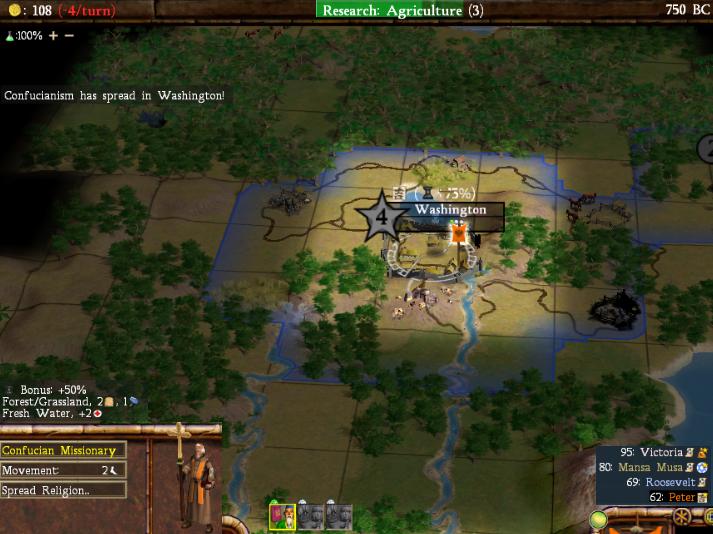Open the Research: Agriculture bar
The width and height of the screenshot is (713, 534).
click(403, 10)
